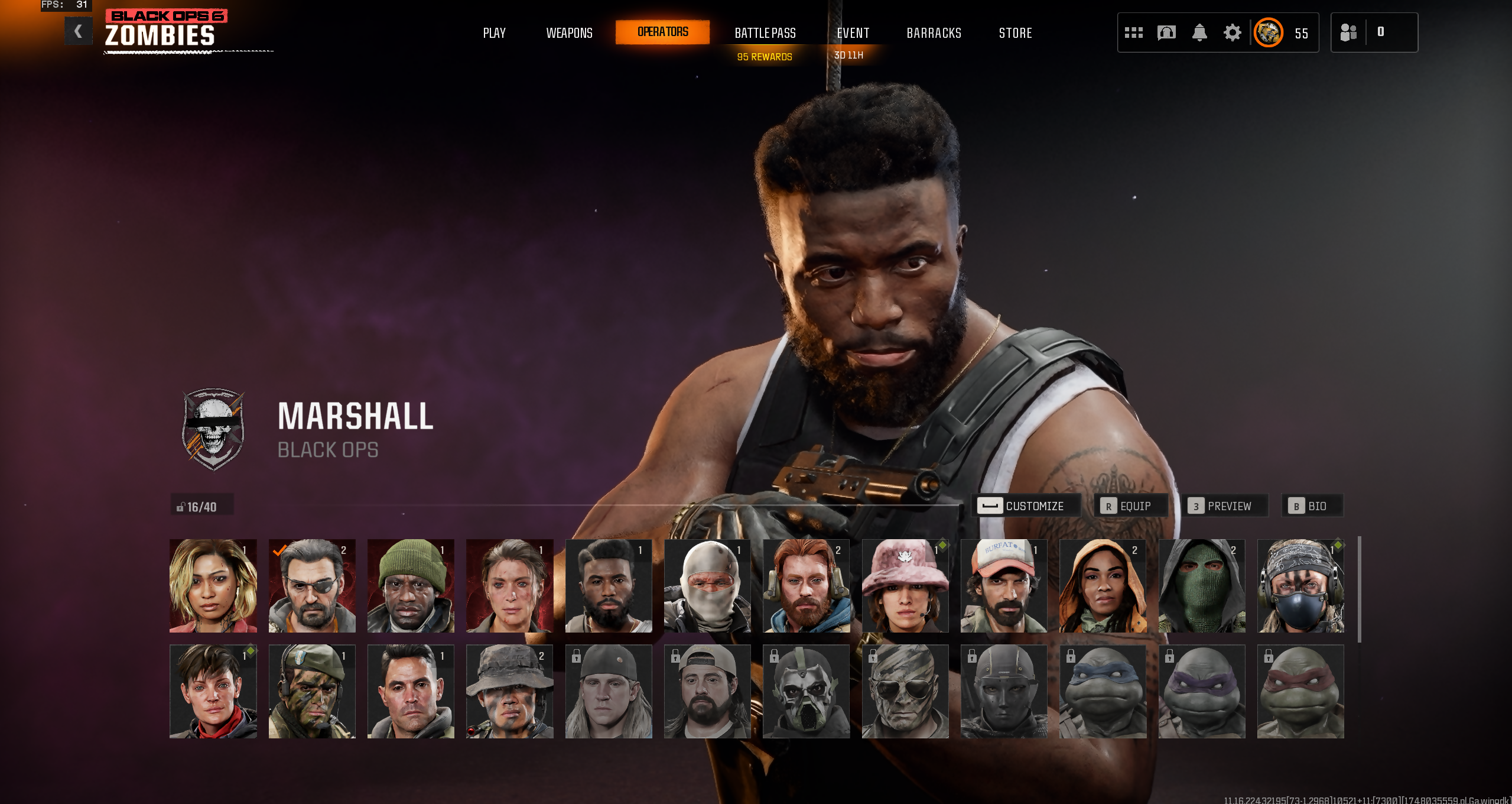Open the Weapons tab
The height and width of the screenshot is (804, 1512).
coord(569,33)
